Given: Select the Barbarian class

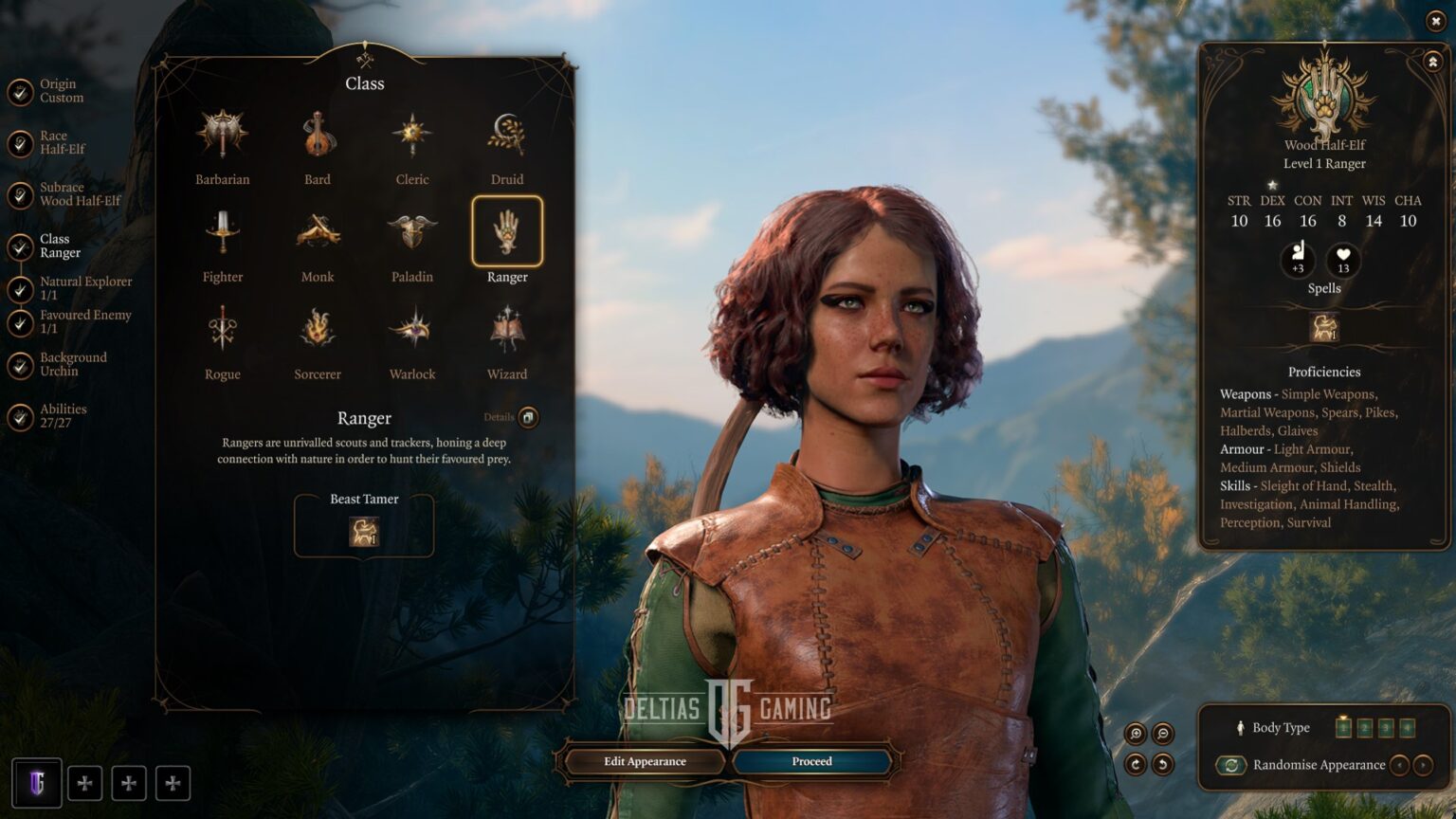Looking at the screenshot, I should 222,135.
